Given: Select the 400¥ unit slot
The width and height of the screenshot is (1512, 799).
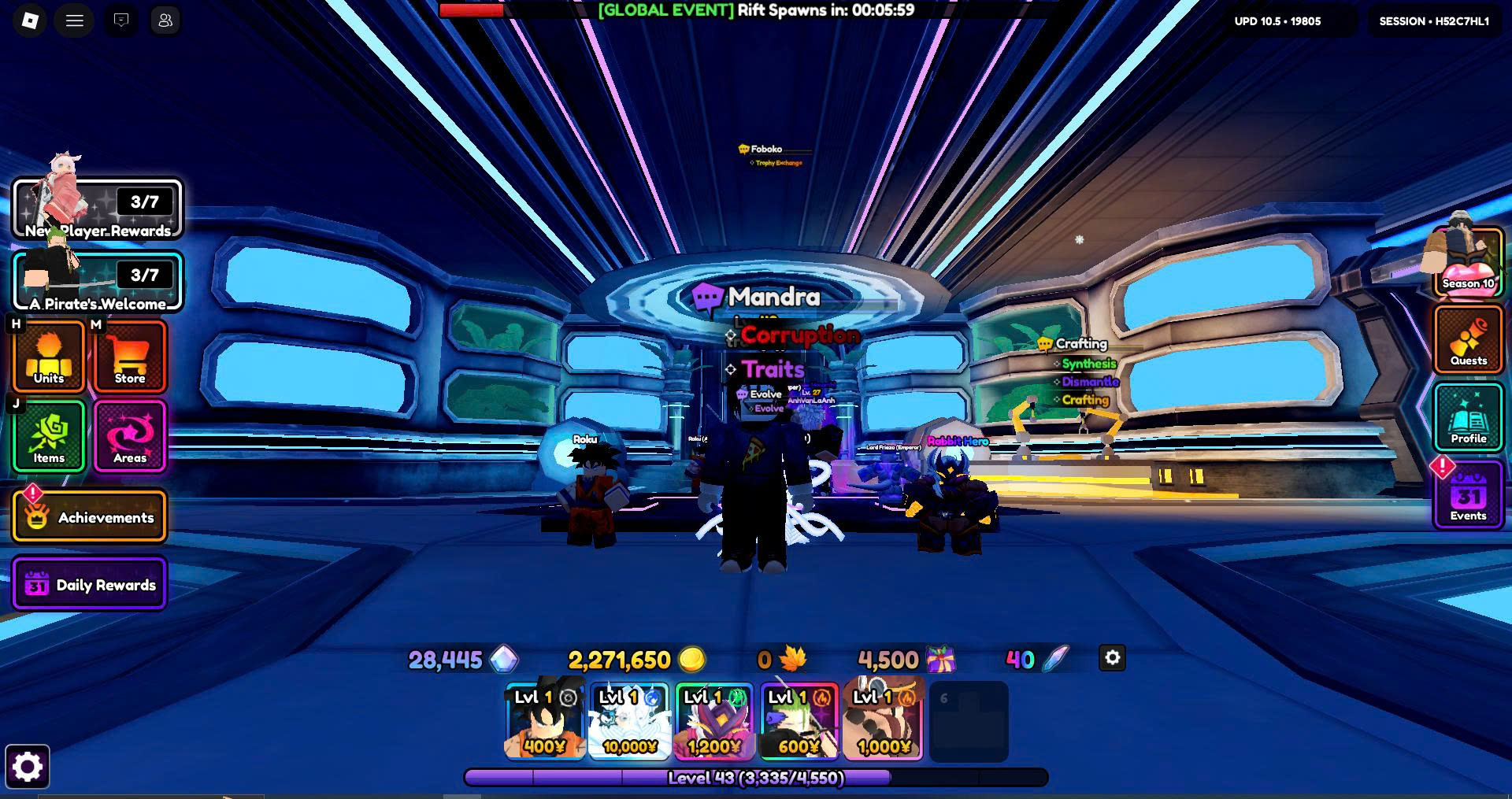Looking at the screenshot, I should 545,721.
